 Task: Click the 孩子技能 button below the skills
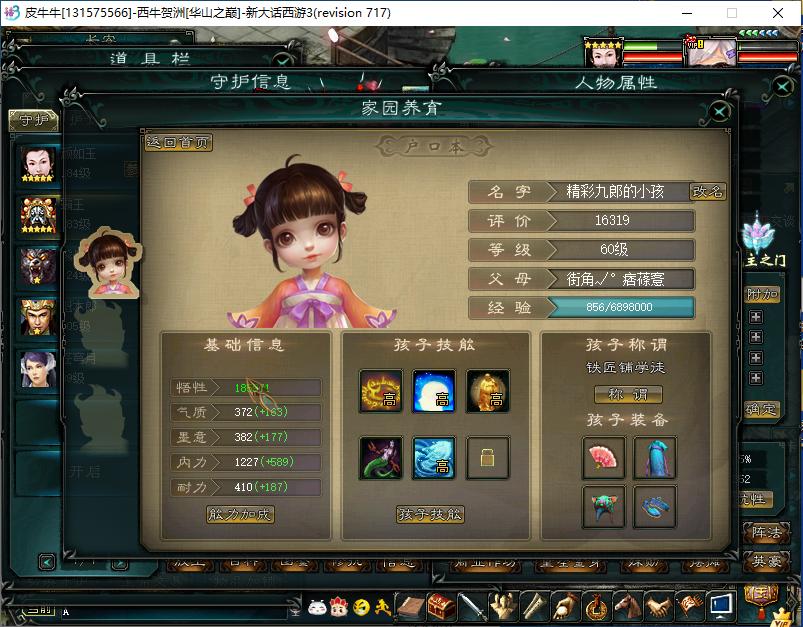[431, 515]
